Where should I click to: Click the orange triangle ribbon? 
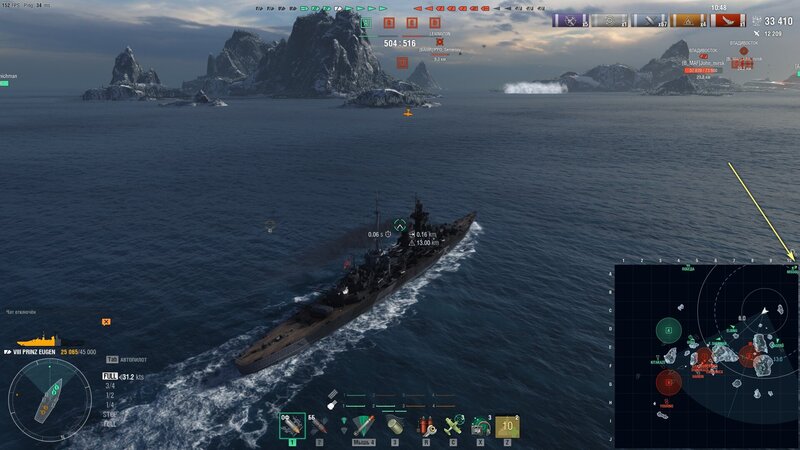pyautogui.click(x=689, y=20)
